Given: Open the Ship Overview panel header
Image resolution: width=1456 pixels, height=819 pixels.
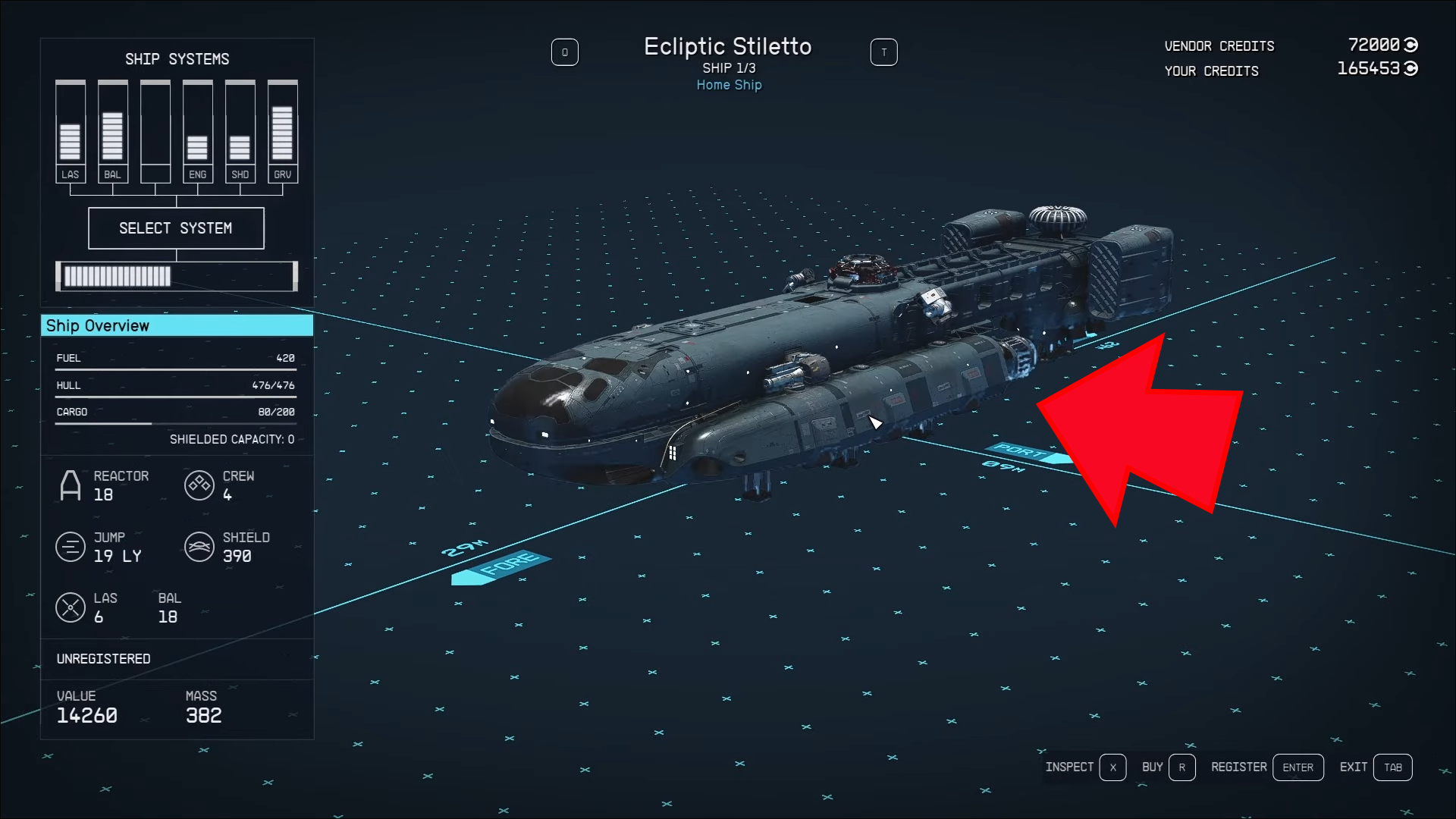Looking at the screenshot, I should 177,326.
